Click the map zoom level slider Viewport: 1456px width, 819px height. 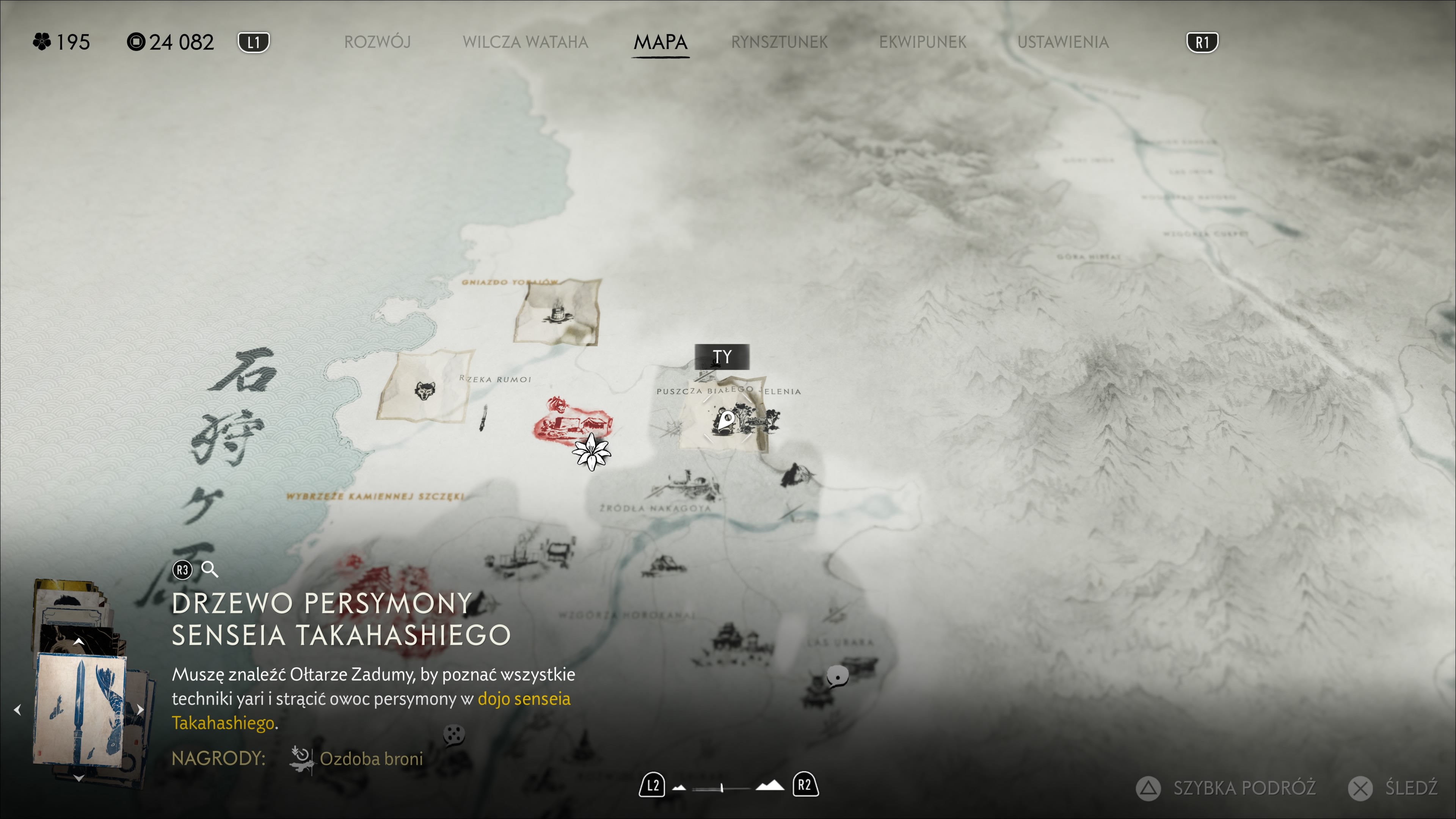(722, 787)
